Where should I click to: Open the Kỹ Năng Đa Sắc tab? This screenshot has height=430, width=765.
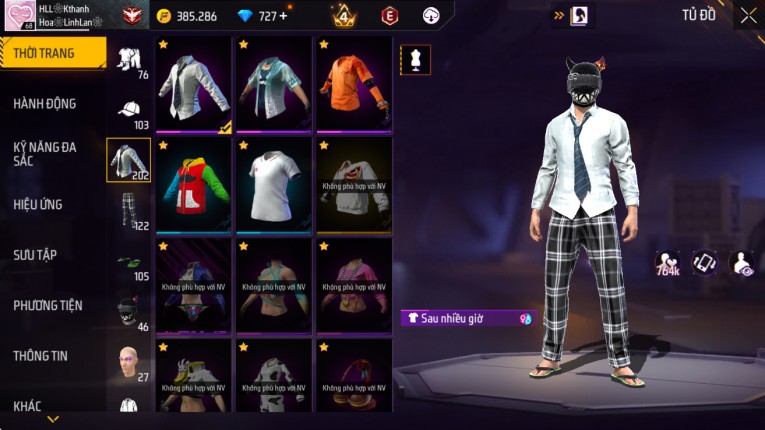[45, 153]
